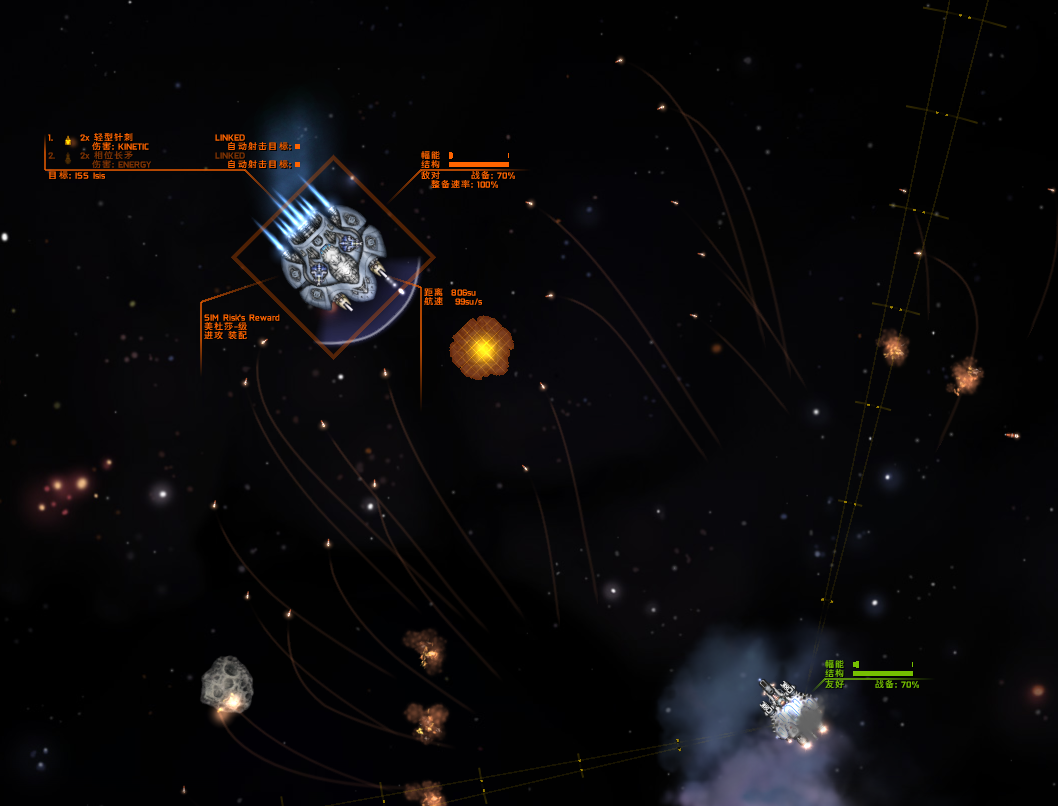This screenshot has width=1058, height=806.
Task: Select weapon group 1 轻型针刺
Action: [x=107, y=137]
